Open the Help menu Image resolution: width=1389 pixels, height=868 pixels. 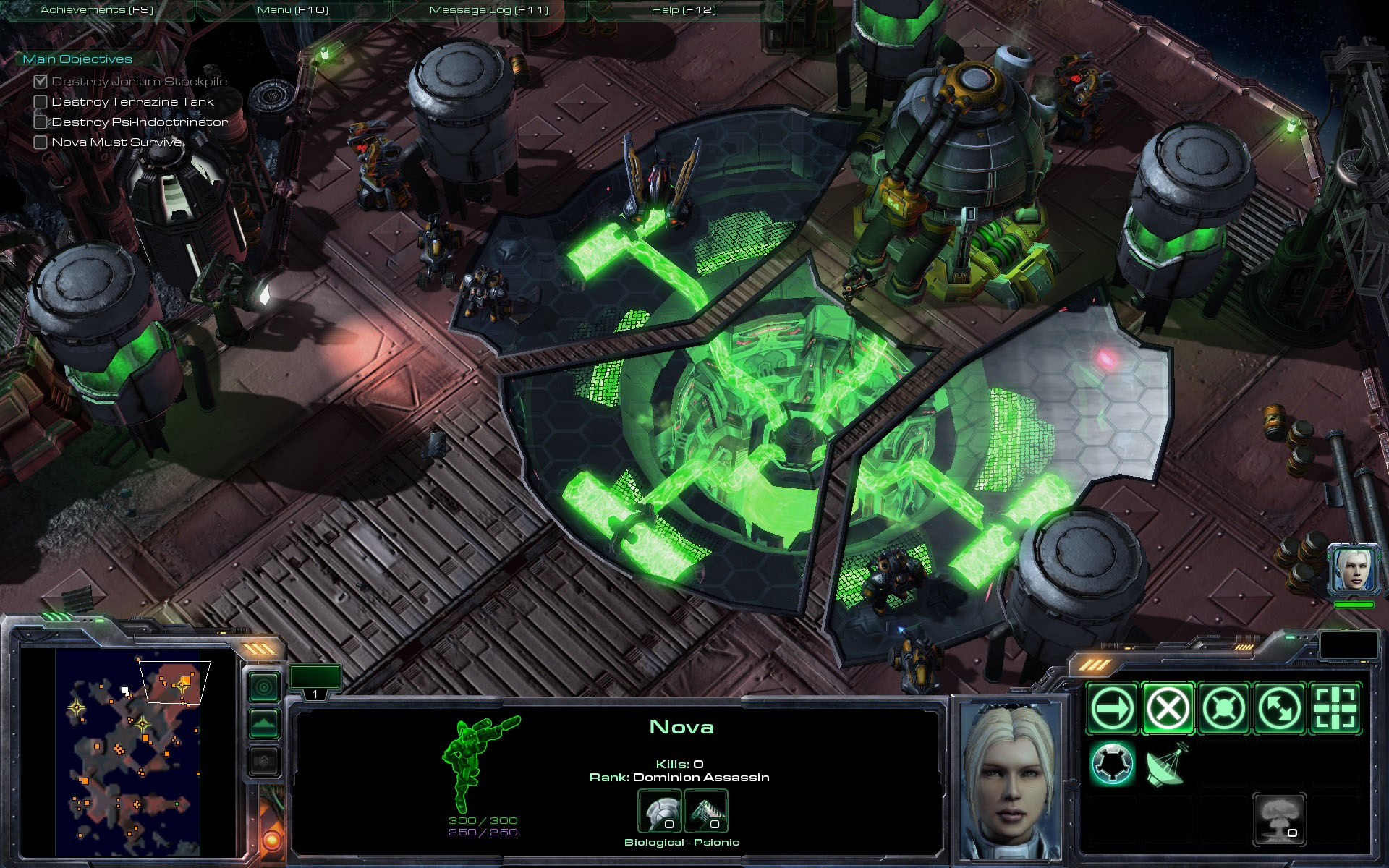coord(684,10)
